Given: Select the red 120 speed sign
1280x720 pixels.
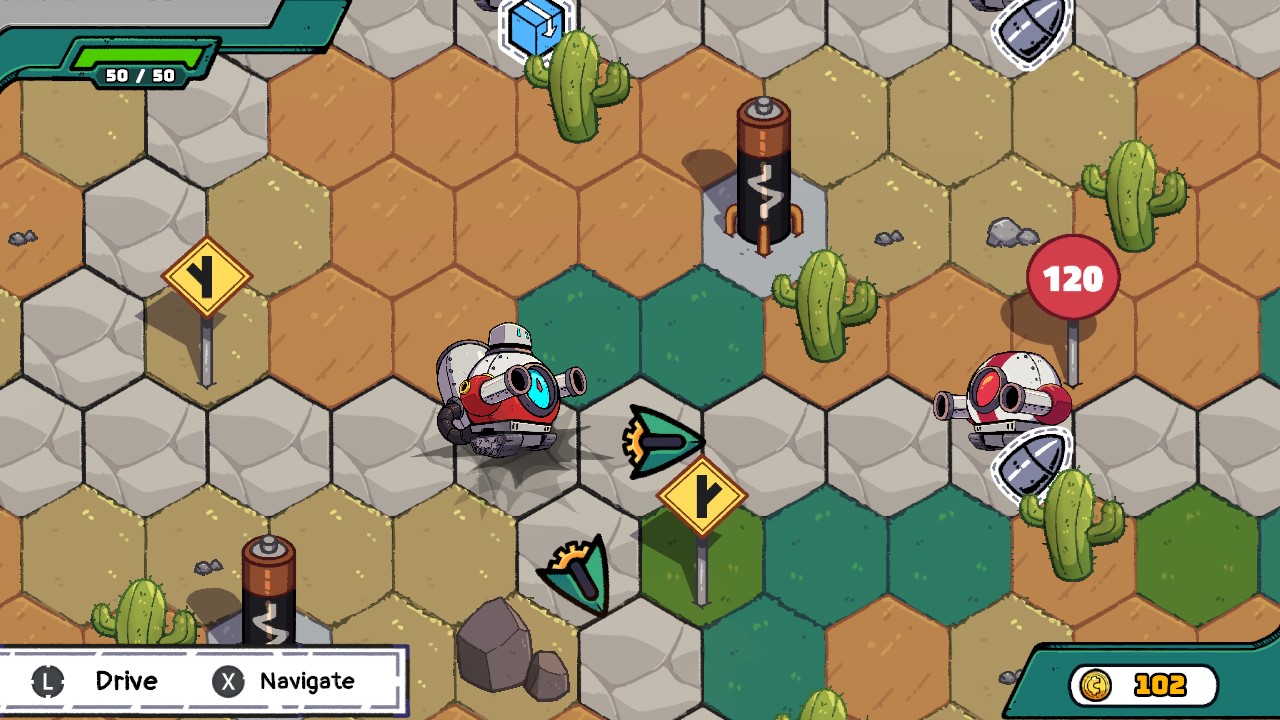Looking at the screenshot, I should 1071,278.
